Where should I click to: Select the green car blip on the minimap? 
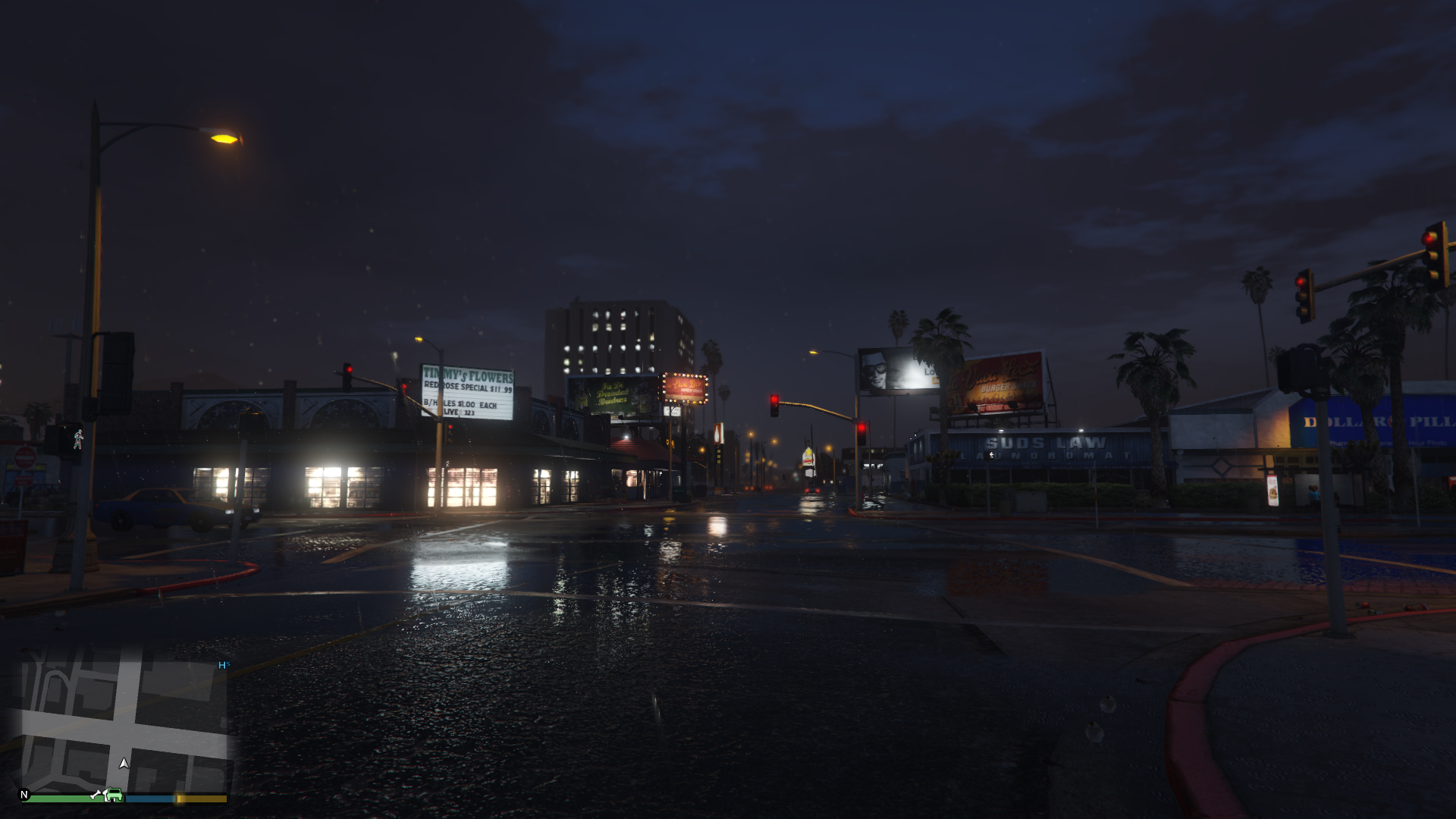point(114,795)
